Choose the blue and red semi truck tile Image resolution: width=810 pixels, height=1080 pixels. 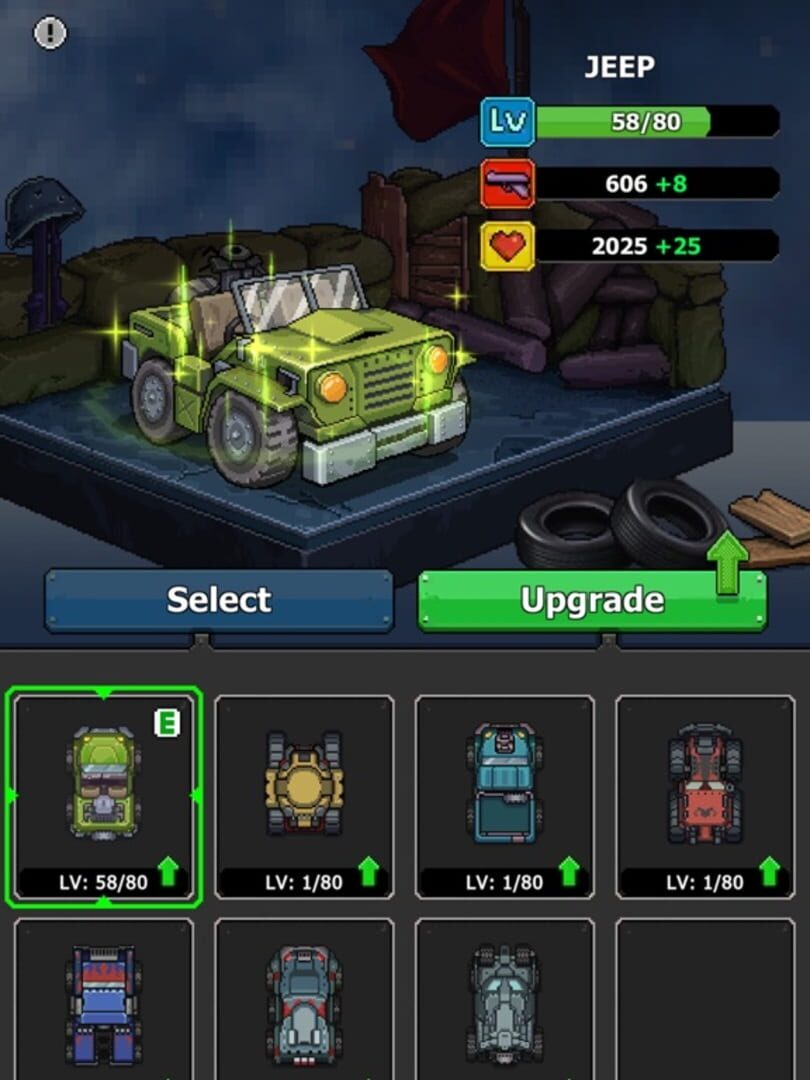coord(104,1000)
